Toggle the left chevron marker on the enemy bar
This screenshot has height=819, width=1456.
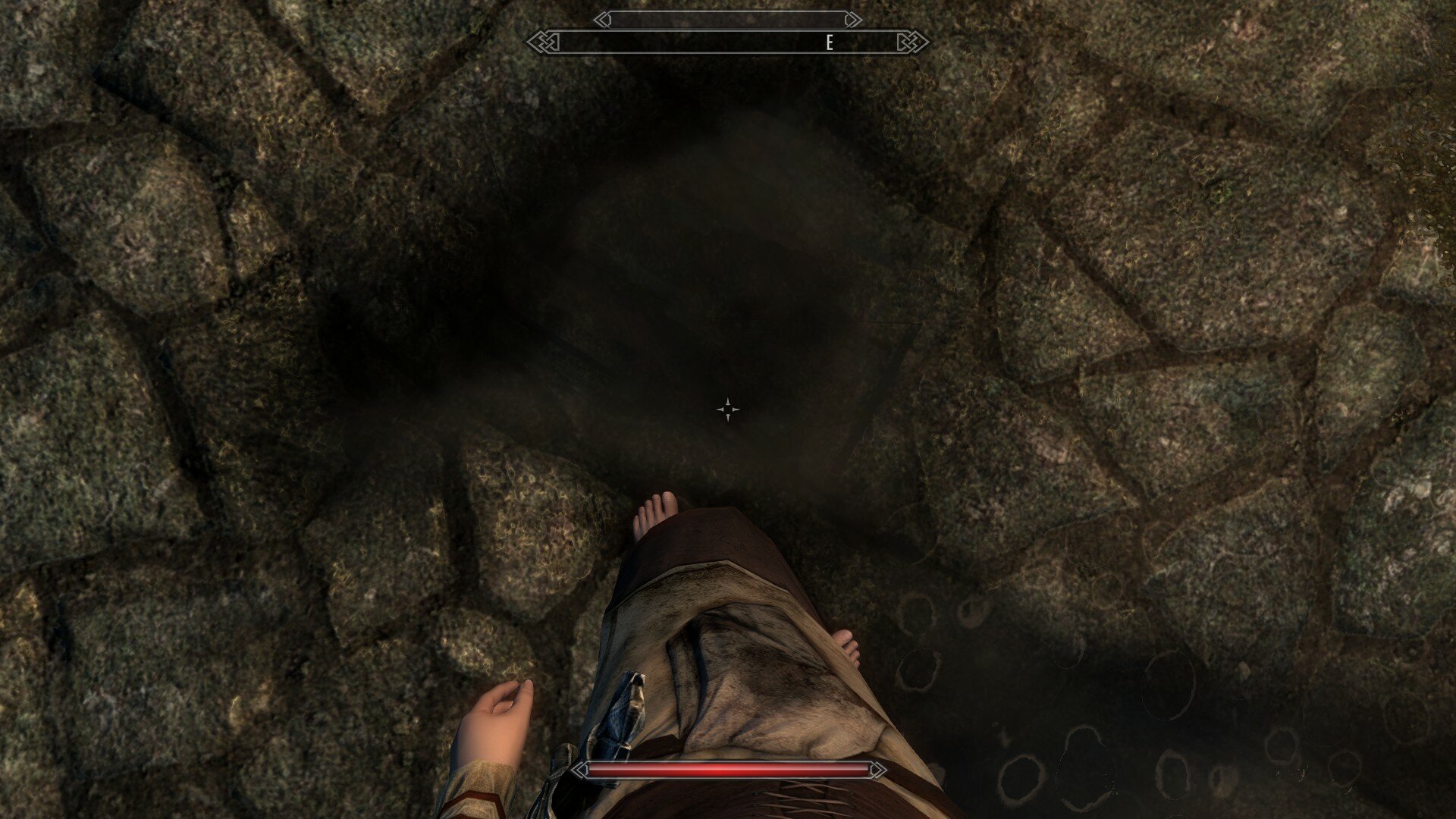tap(603, 20)
